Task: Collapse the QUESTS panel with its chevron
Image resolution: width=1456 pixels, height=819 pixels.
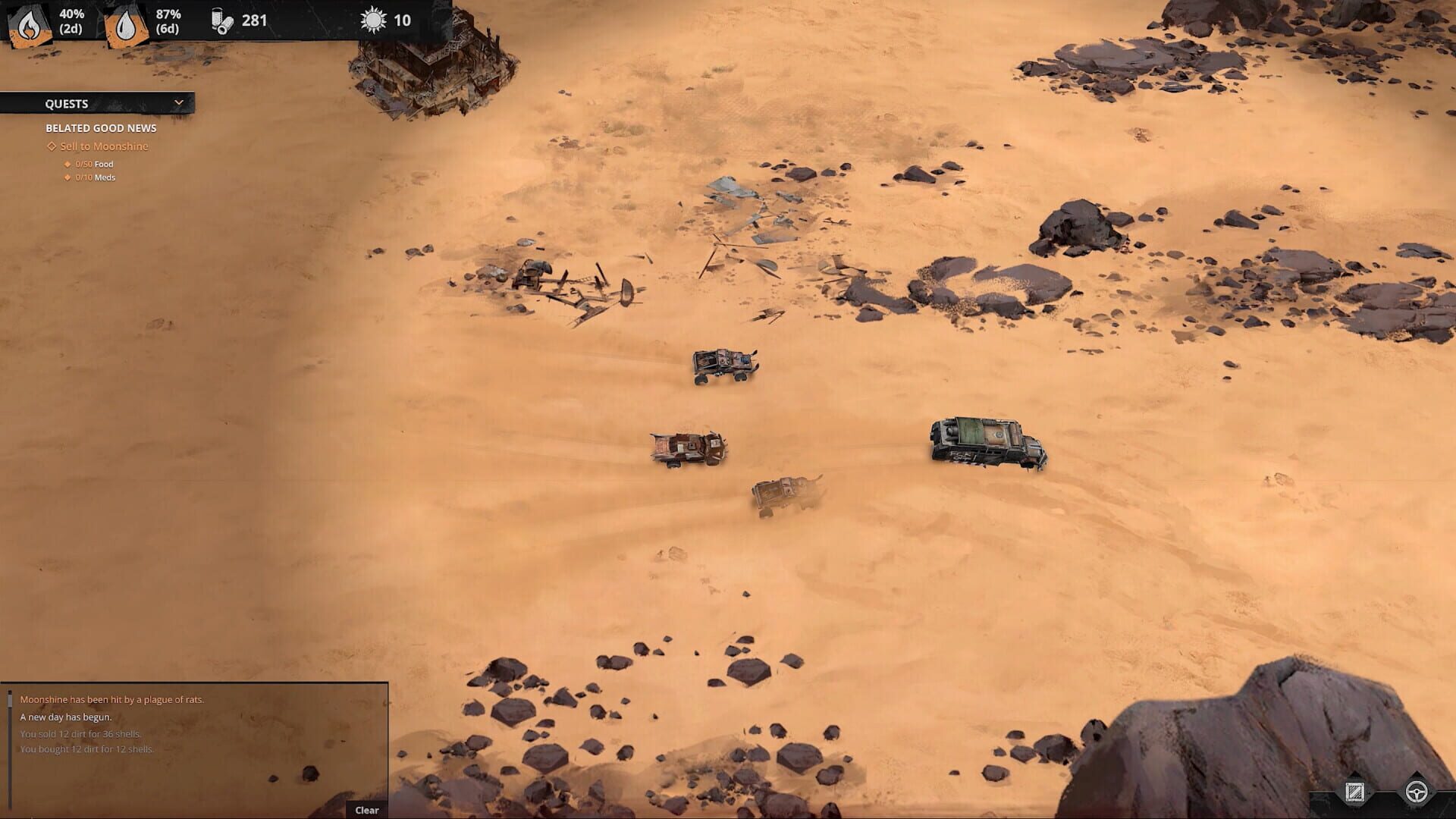Action: coord(179,102)
